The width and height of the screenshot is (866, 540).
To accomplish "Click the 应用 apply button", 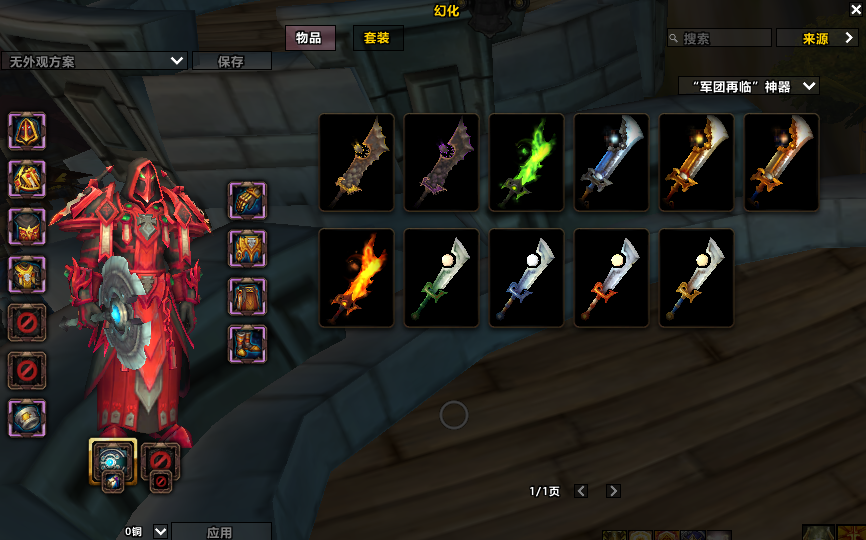I will 220,532.
